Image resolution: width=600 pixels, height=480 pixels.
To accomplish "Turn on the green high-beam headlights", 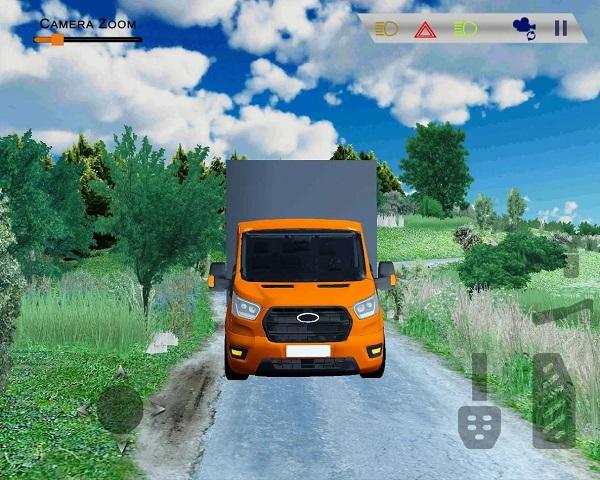I will point(465,28).
